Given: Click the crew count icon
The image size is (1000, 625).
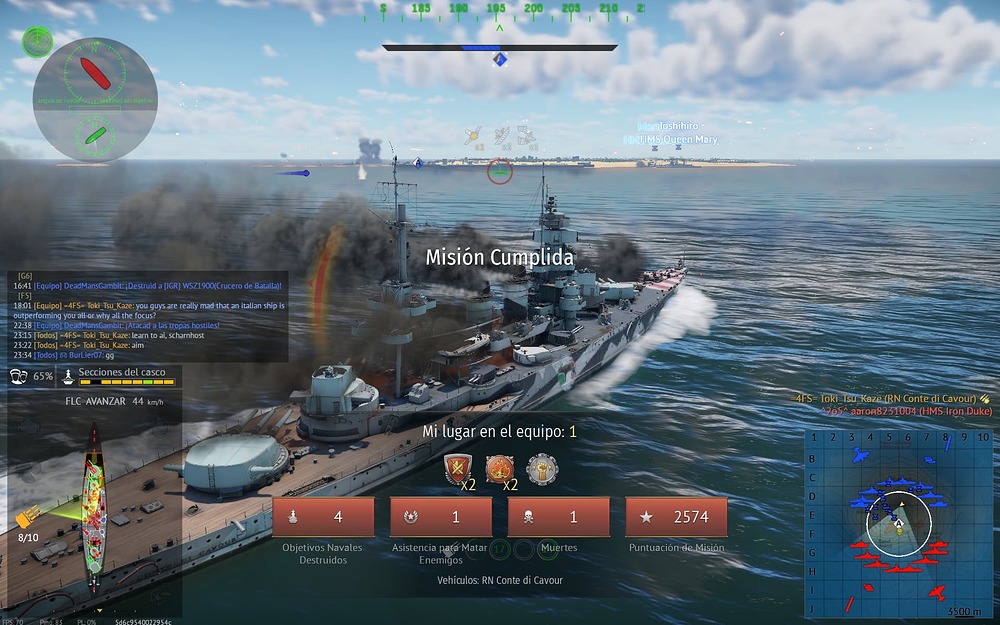Looking at the screenshot, I should click(19, 377).
